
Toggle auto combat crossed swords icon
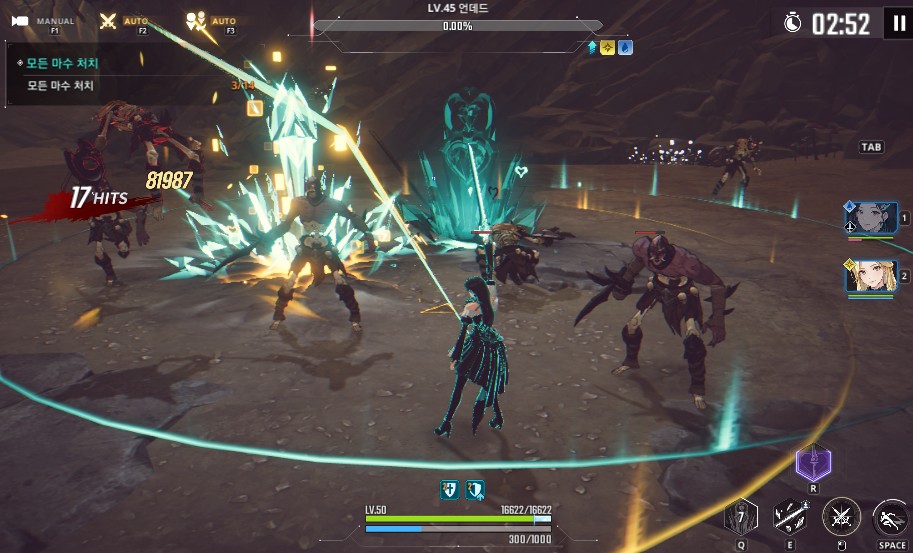108,21
